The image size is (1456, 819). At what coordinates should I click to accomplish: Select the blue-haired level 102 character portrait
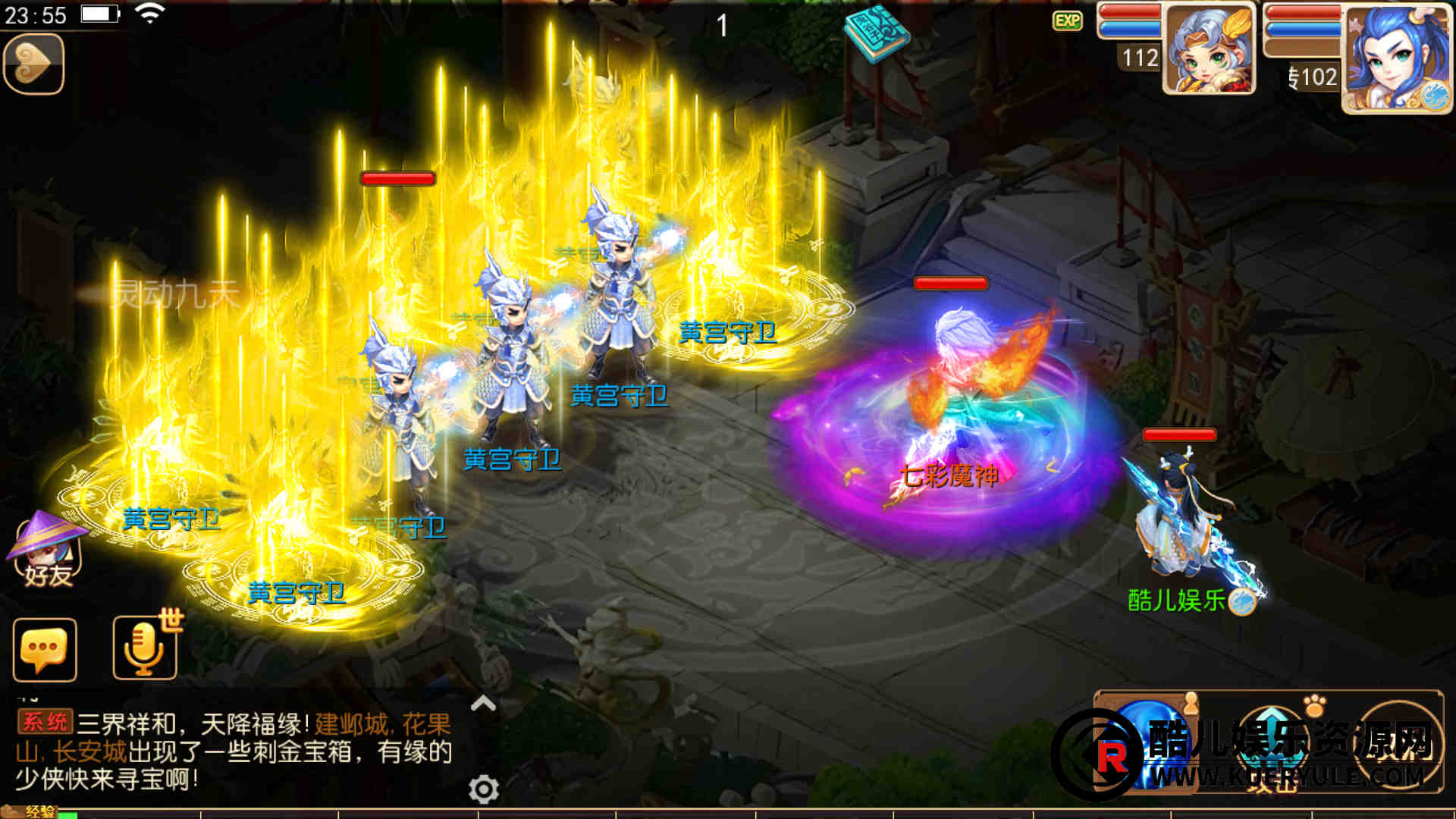1395,58
